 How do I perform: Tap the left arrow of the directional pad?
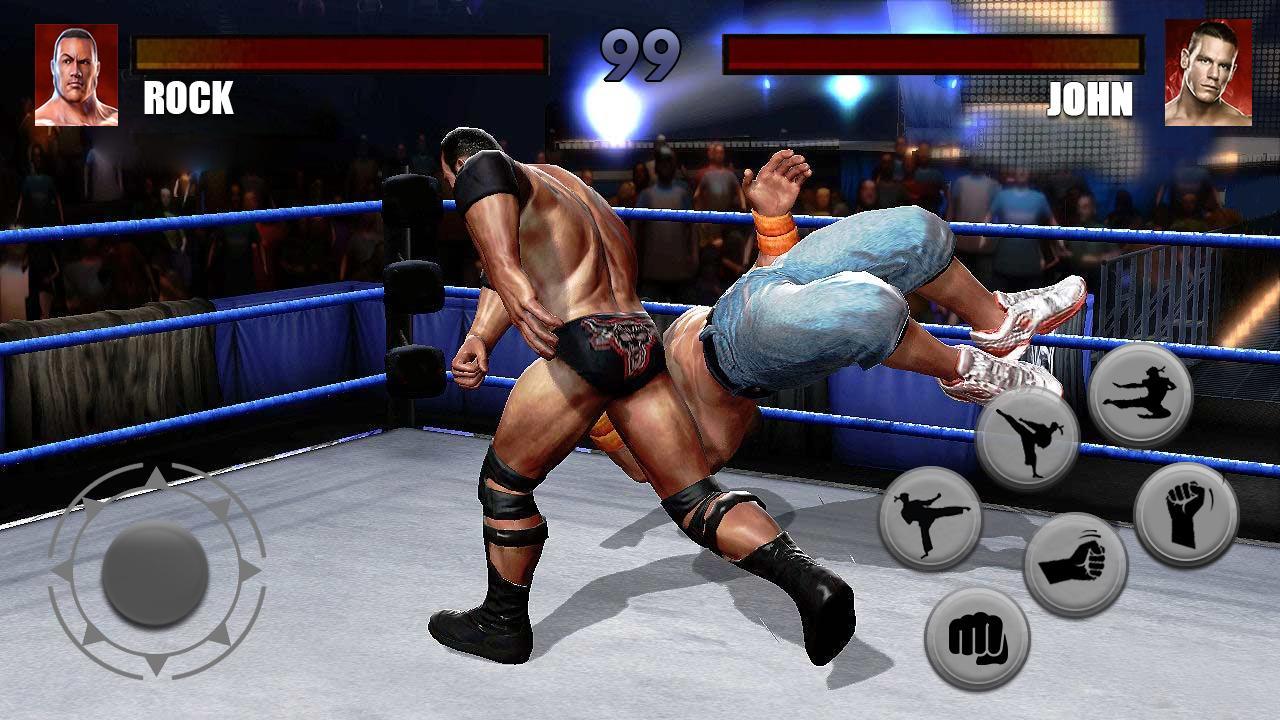[x=64, y=568]
